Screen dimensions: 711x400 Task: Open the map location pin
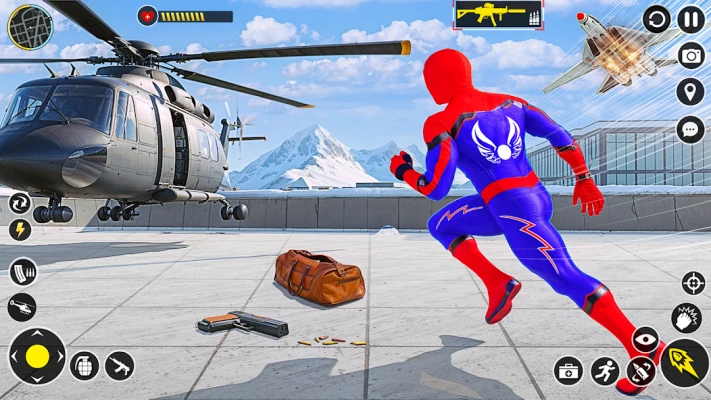(x=691, y=92)
